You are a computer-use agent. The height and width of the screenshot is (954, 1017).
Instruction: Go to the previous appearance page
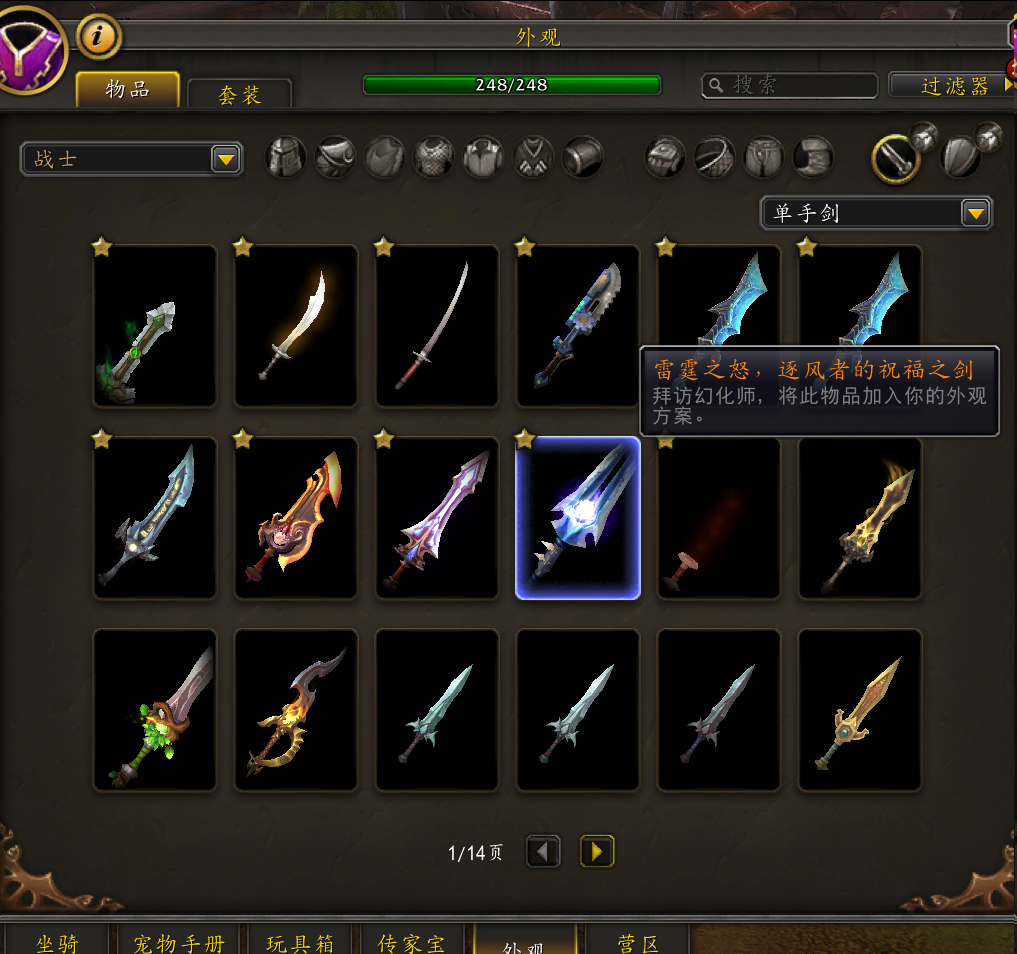pos(543,852)
